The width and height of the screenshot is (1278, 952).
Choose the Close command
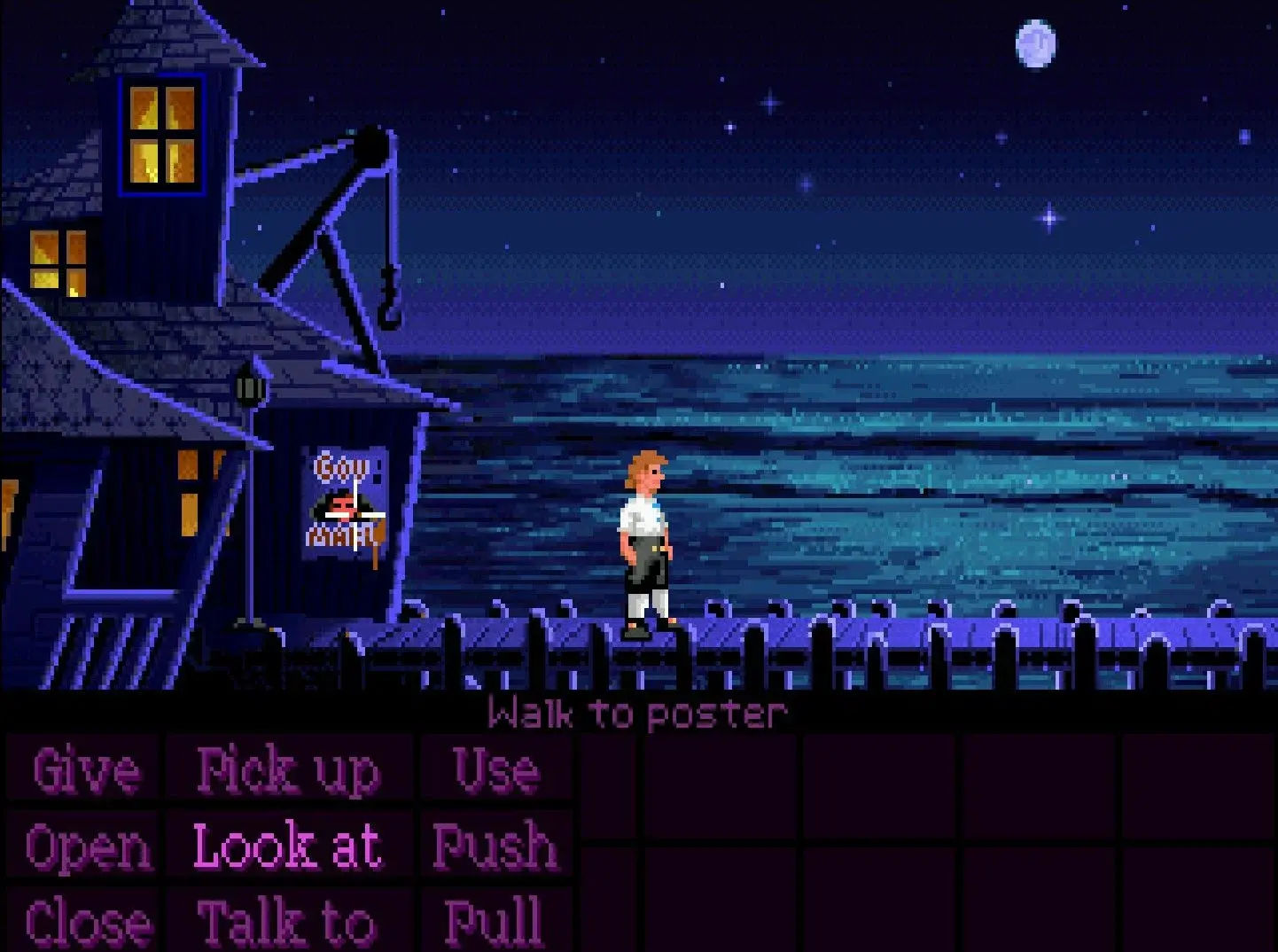(86, 922)
